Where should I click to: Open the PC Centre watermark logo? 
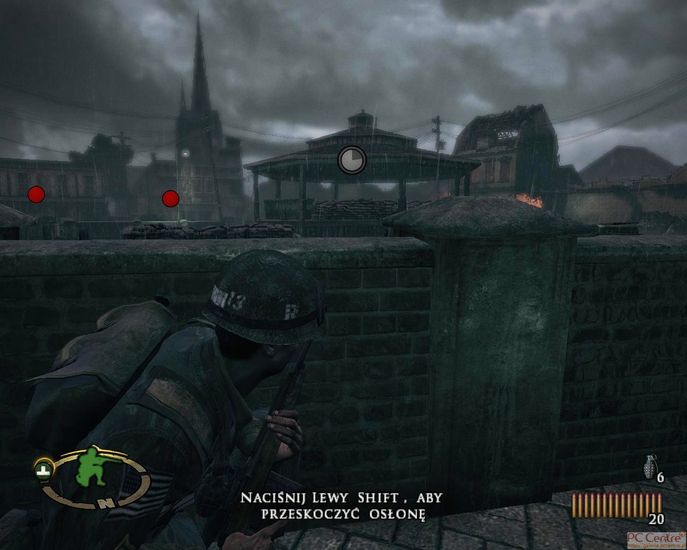tap(655, 539)
